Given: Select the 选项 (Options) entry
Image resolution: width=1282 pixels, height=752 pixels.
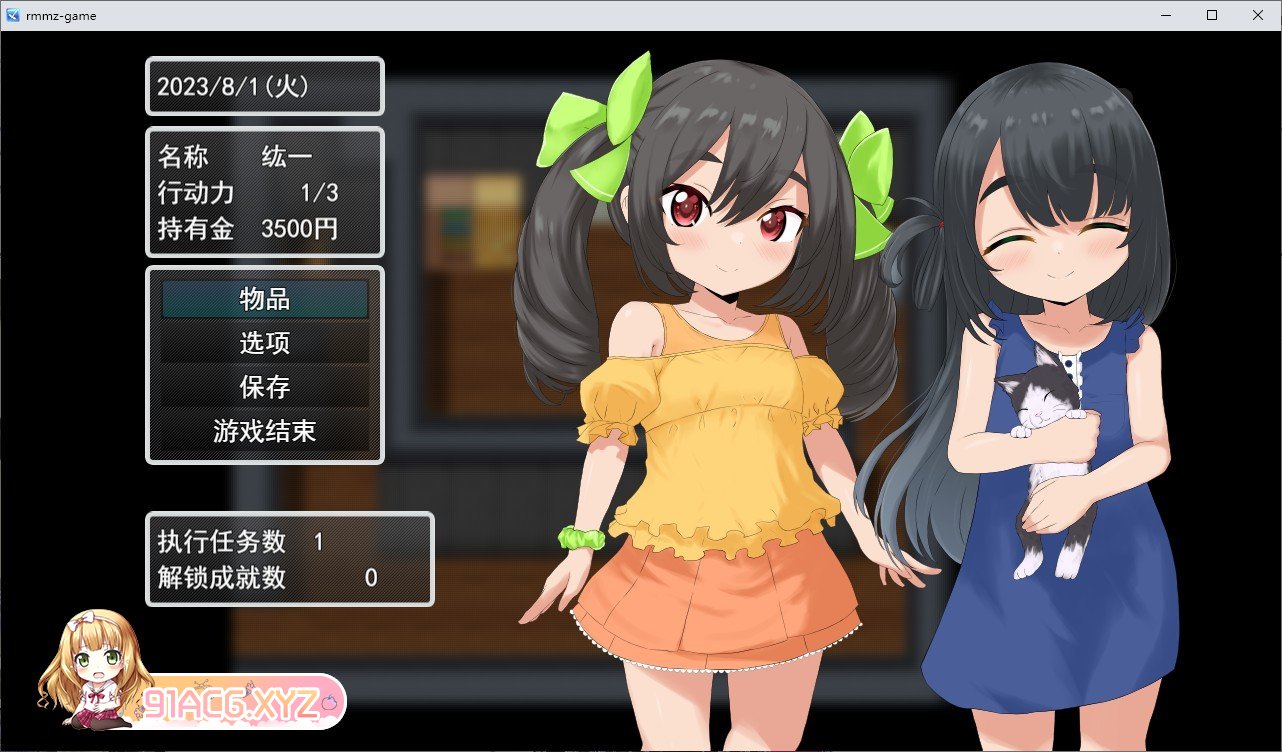Looking at the screenshot, I should [265, 343].
